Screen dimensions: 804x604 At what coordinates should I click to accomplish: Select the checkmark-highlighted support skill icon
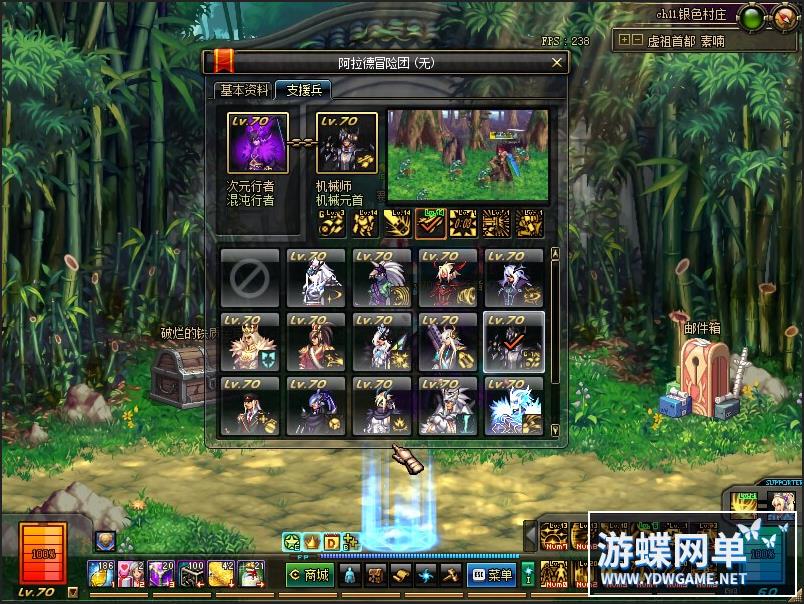tap(431, 224)
